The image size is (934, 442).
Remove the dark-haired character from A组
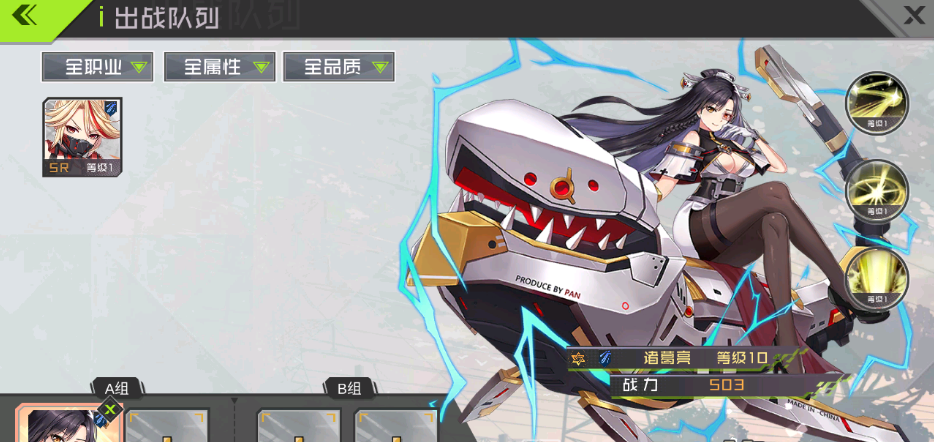point(110,409)
